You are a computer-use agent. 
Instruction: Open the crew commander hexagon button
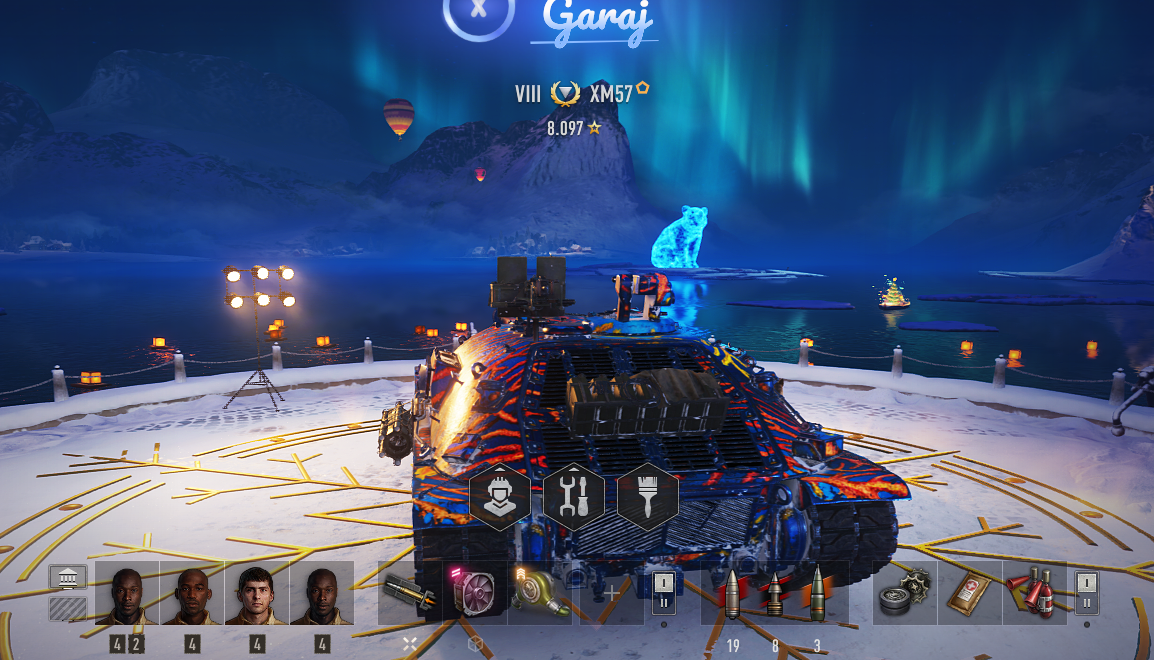(499, 497)
